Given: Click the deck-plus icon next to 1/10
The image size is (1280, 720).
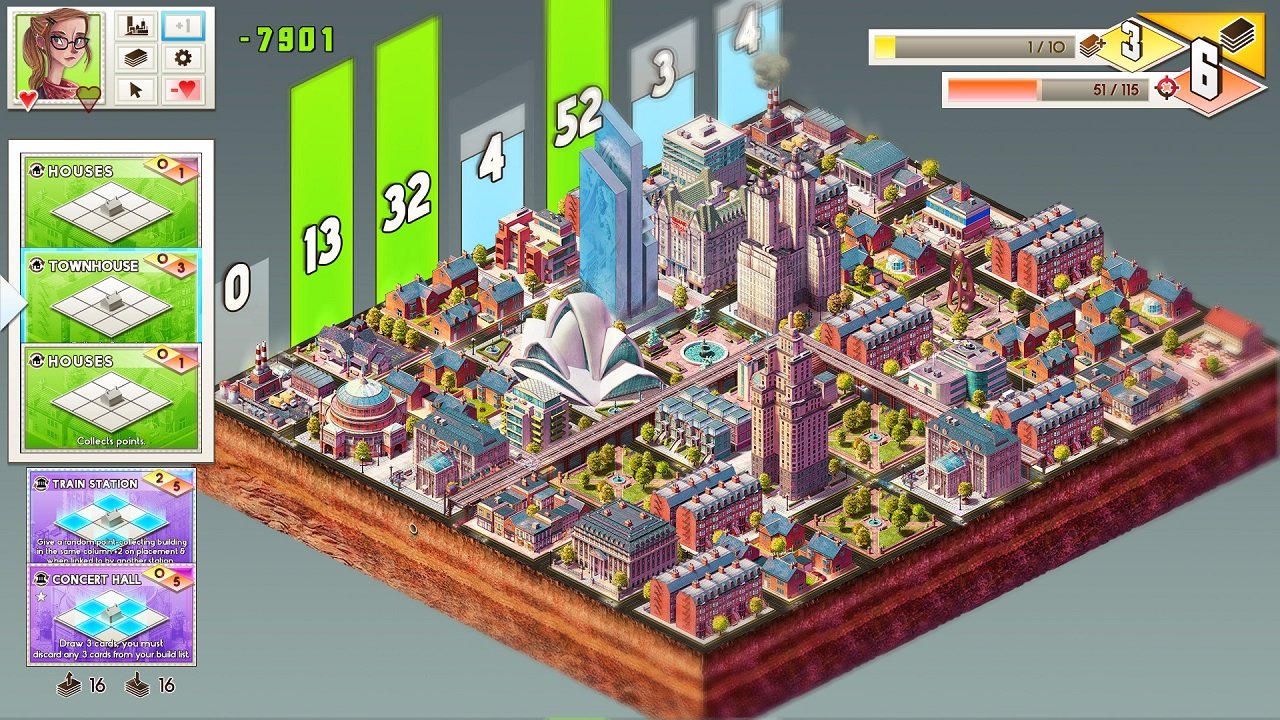Looking at the screenshot, I should [x=1093, y=44].
